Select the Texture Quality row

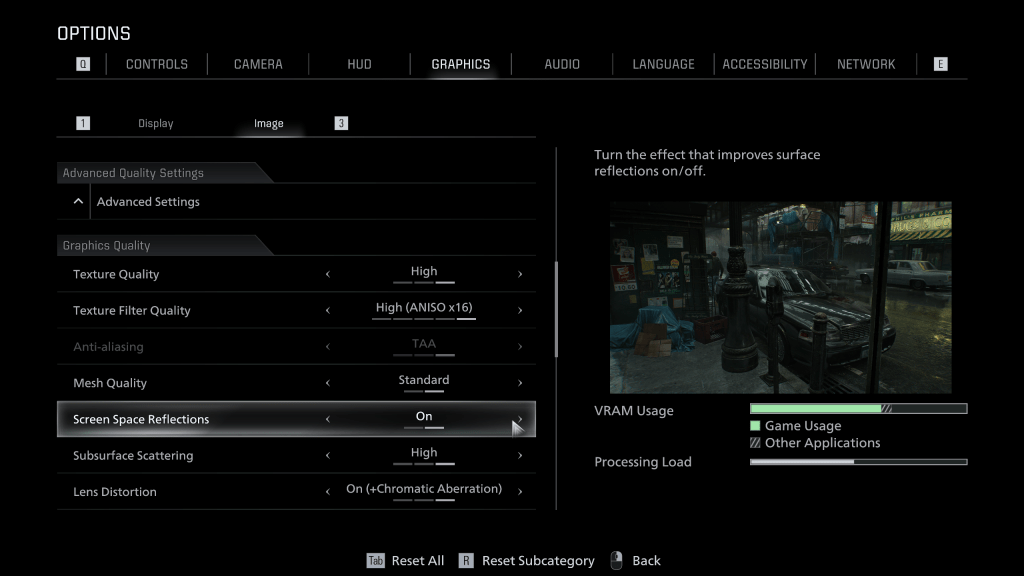click(x=116, y=274)
